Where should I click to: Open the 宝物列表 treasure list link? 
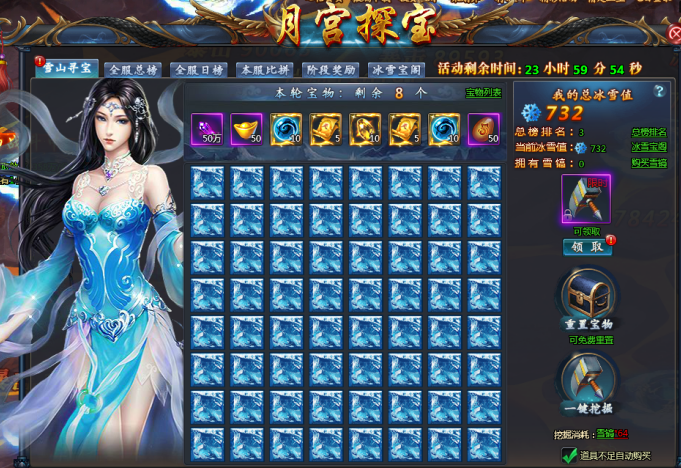click(x=483, y=93)
